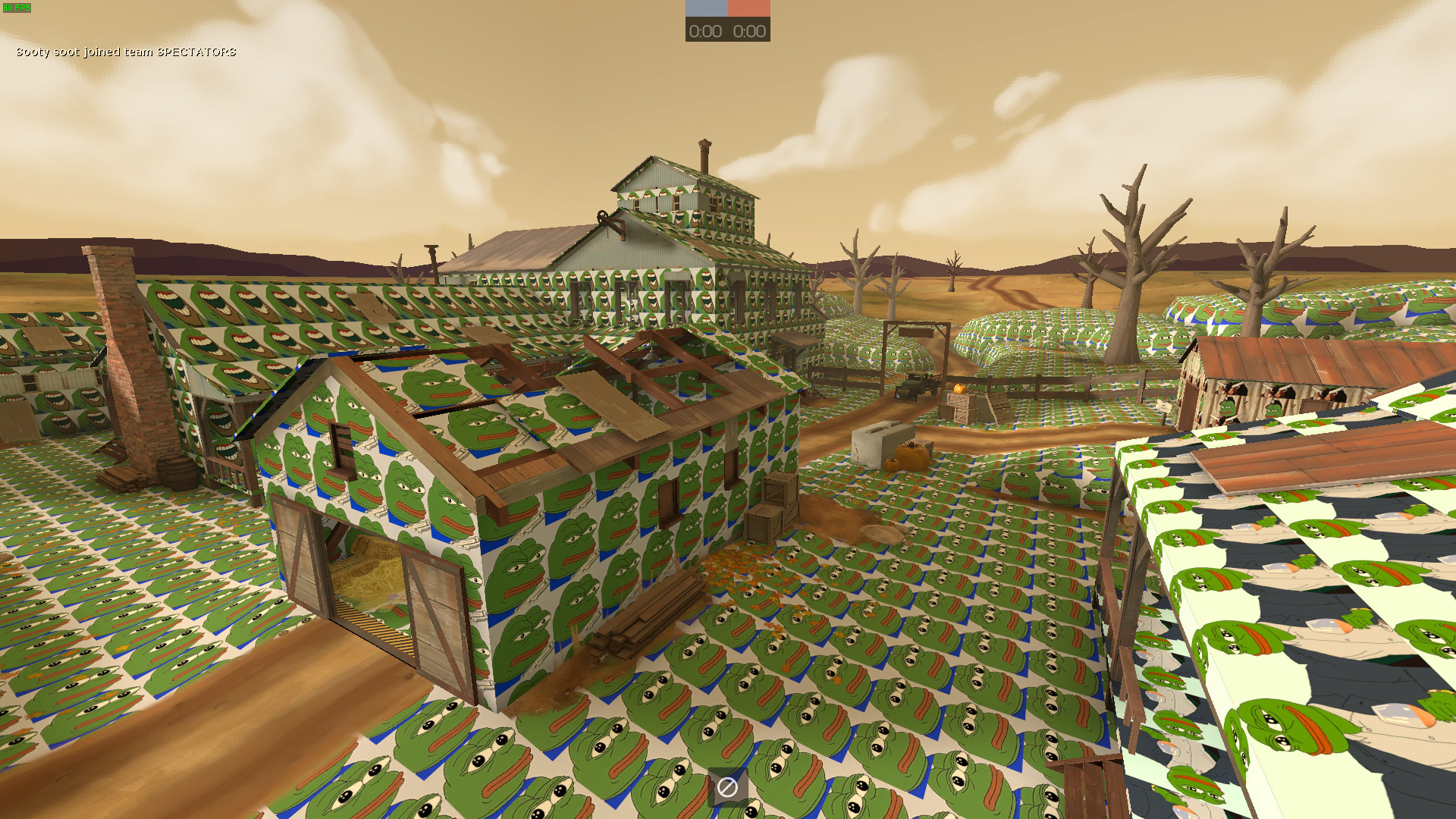Click the RED team color panel
Screen dimensions: 1456x819
(748, 9)
